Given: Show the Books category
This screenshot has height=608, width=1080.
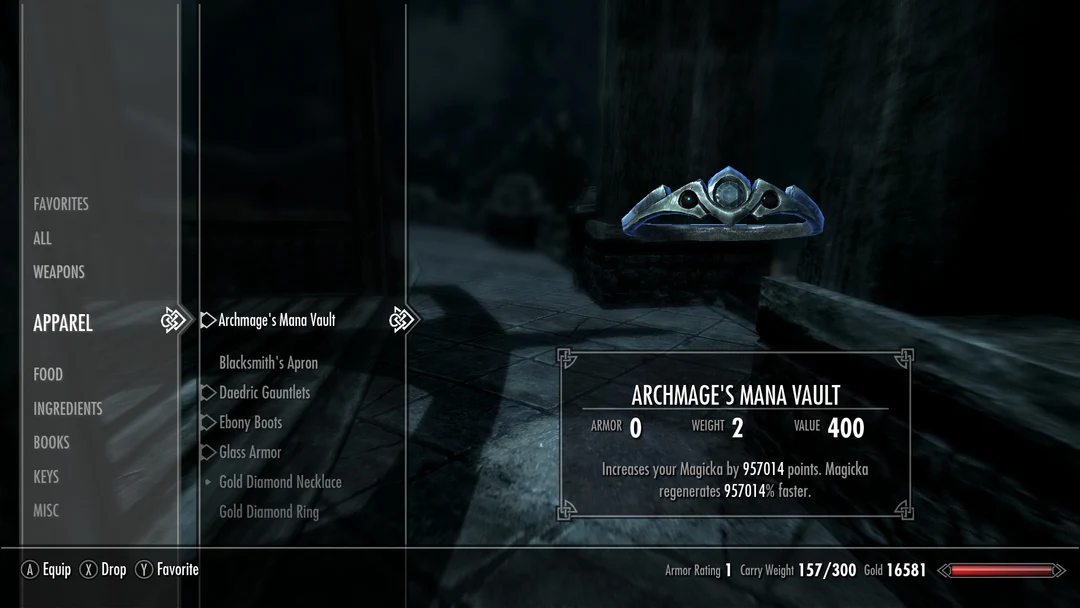Looking at the screenshot, I should coord(52,442).
